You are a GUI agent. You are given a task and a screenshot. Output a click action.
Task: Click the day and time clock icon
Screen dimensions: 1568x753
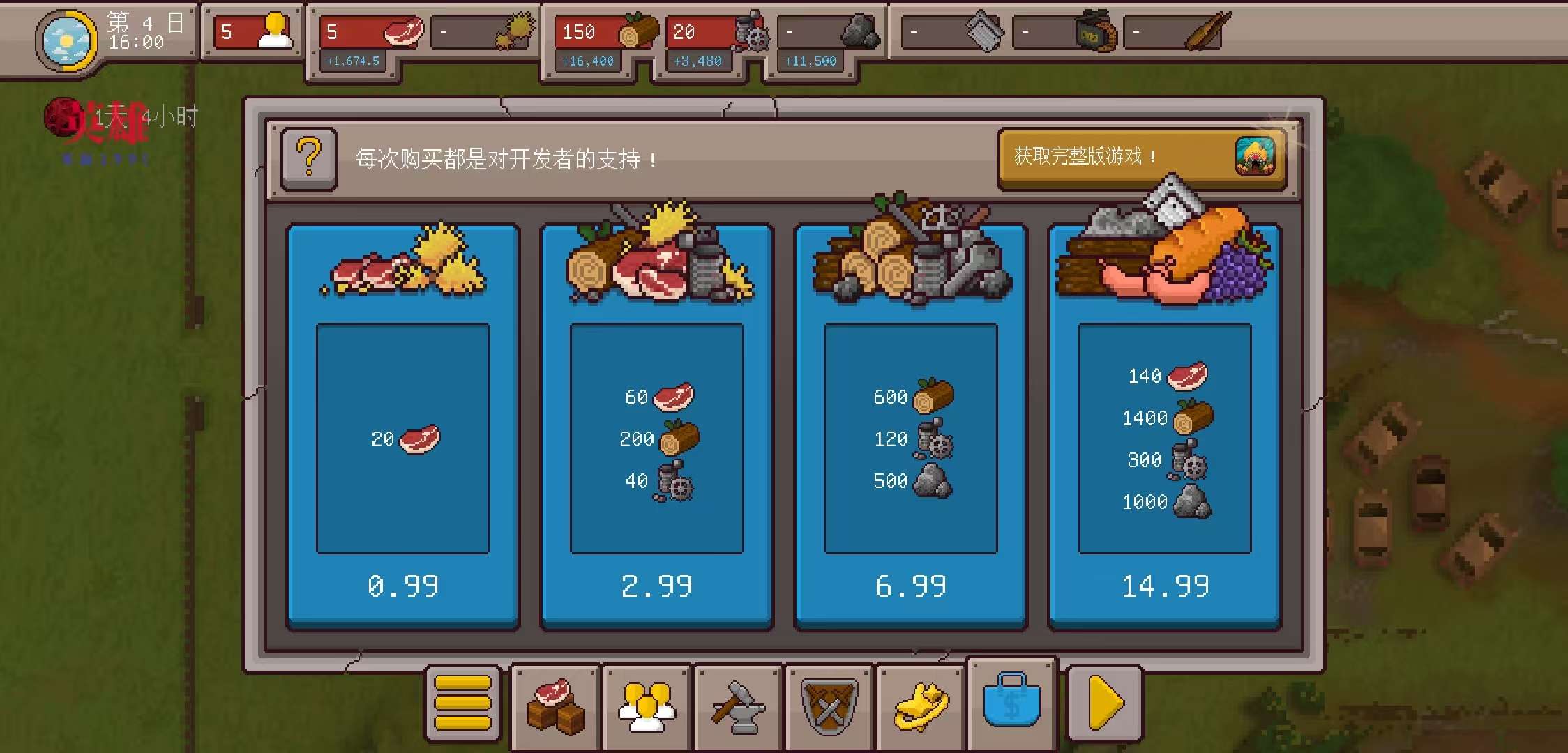click(x=66, y=40)
